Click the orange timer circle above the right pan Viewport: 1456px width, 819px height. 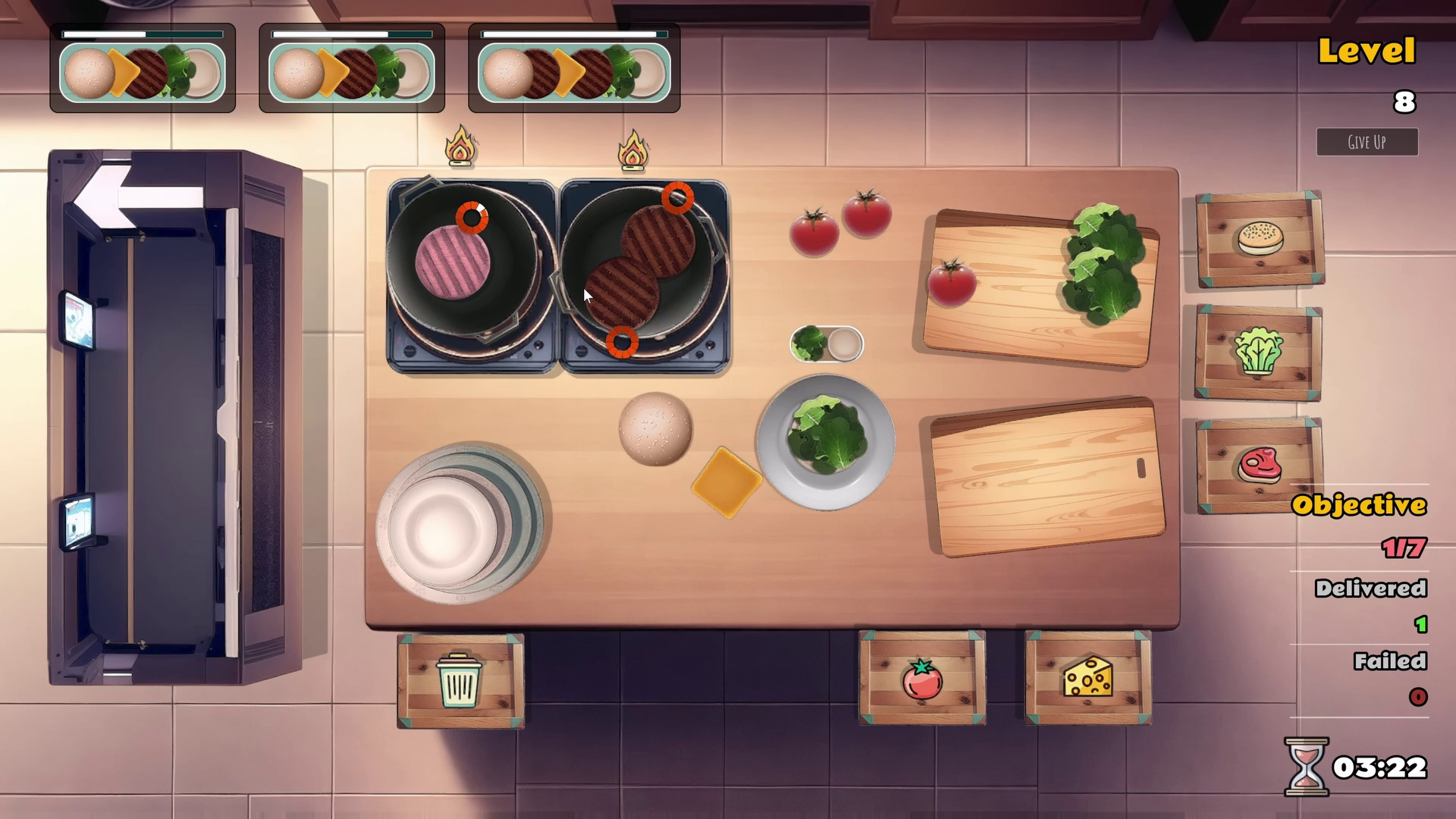coord(677,199)
